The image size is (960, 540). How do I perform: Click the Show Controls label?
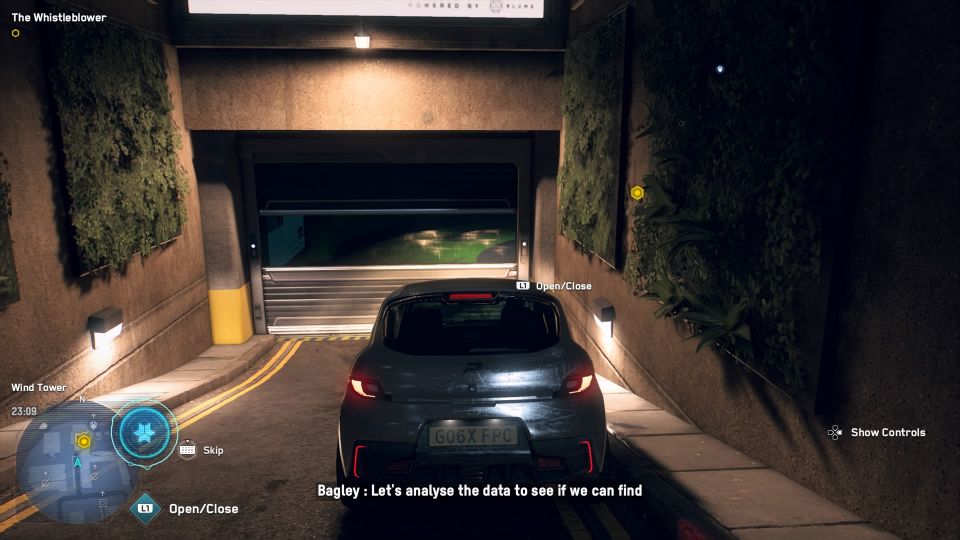(x=887, y=433)
